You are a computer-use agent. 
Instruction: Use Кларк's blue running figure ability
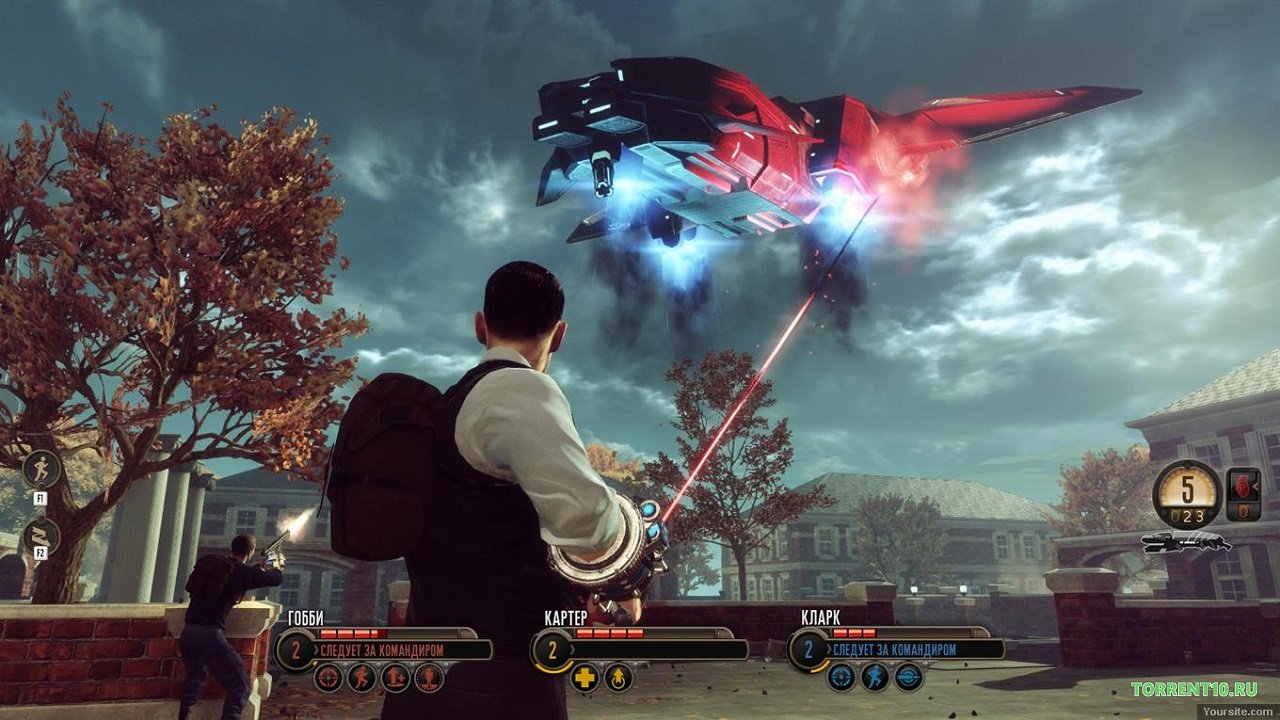[x=875, y=678]
